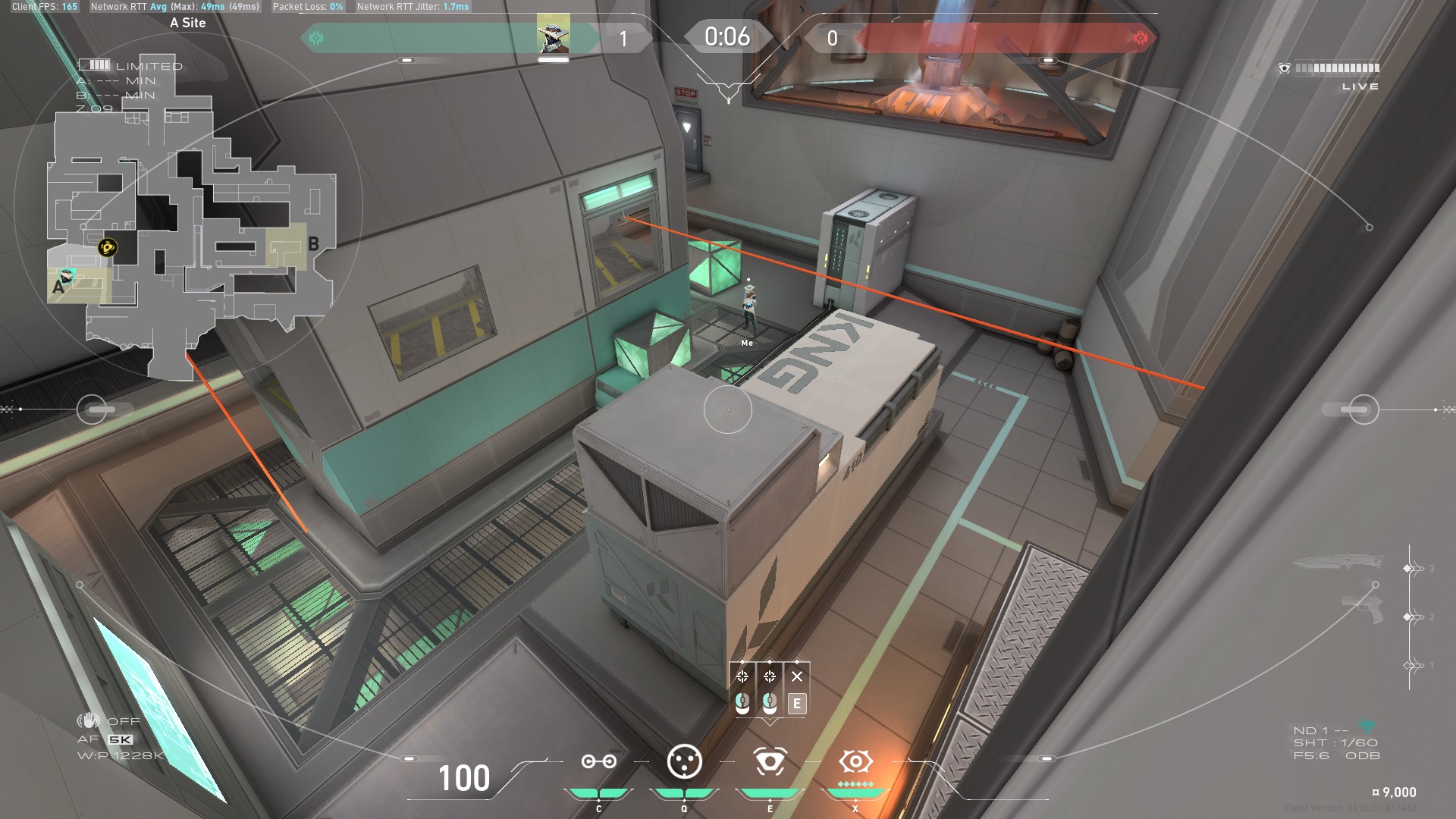Click the arrow marker beside weapon slot 3

1412,567
